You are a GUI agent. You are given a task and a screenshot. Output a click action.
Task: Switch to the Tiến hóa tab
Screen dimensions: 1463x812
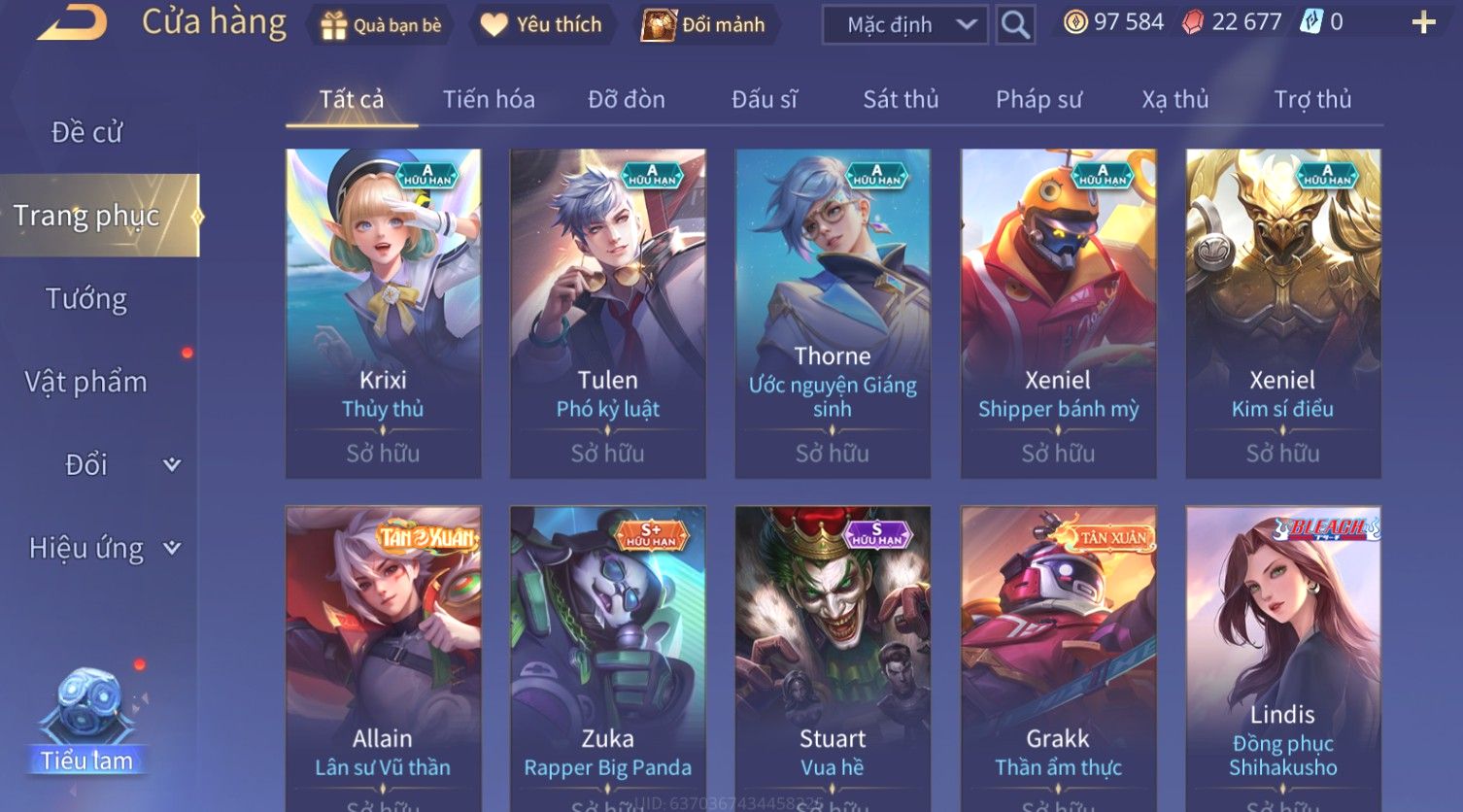tap(489, 99)
